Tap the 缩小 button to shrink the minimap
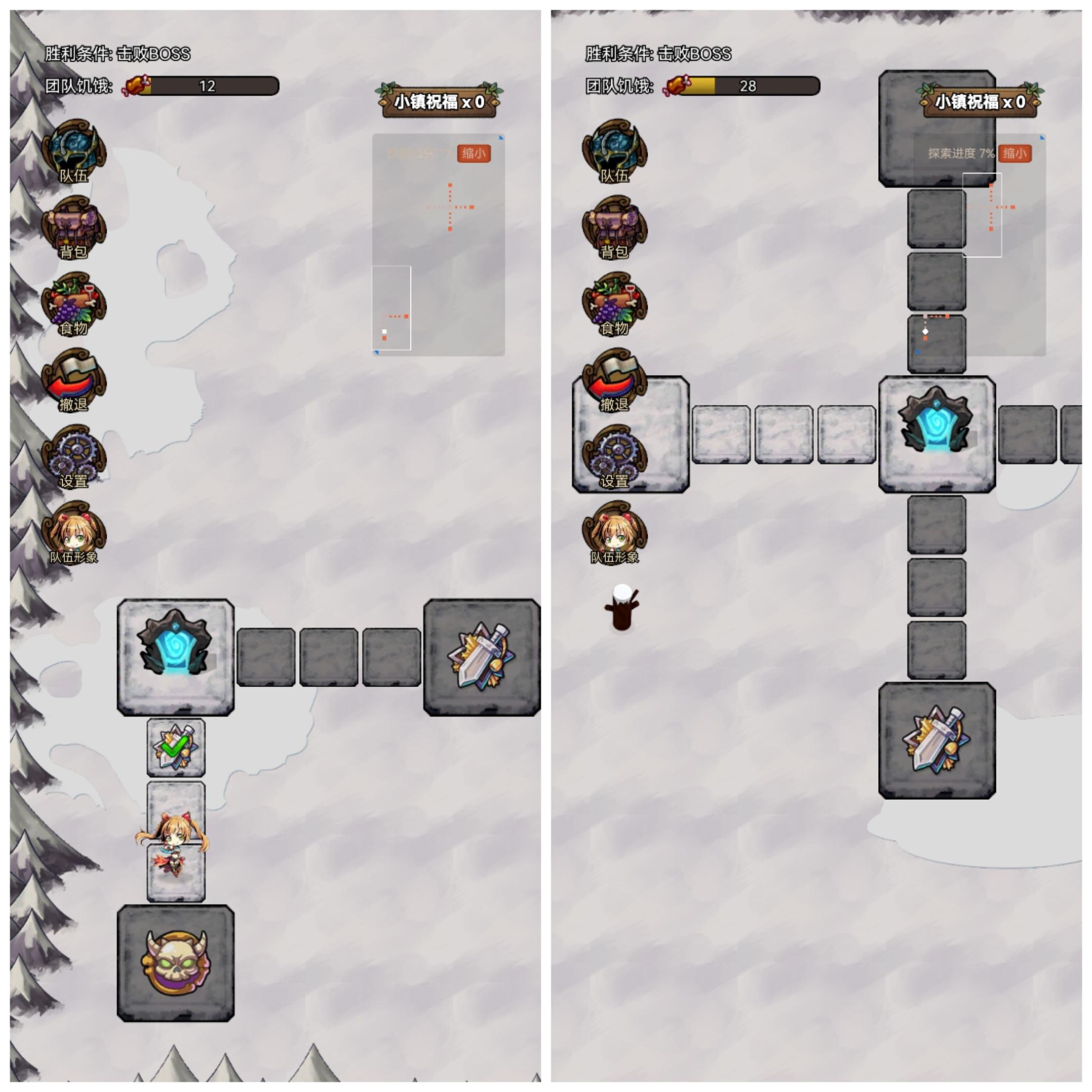Viewport: 1092px width, 1092px height. (x=474, y=154)
